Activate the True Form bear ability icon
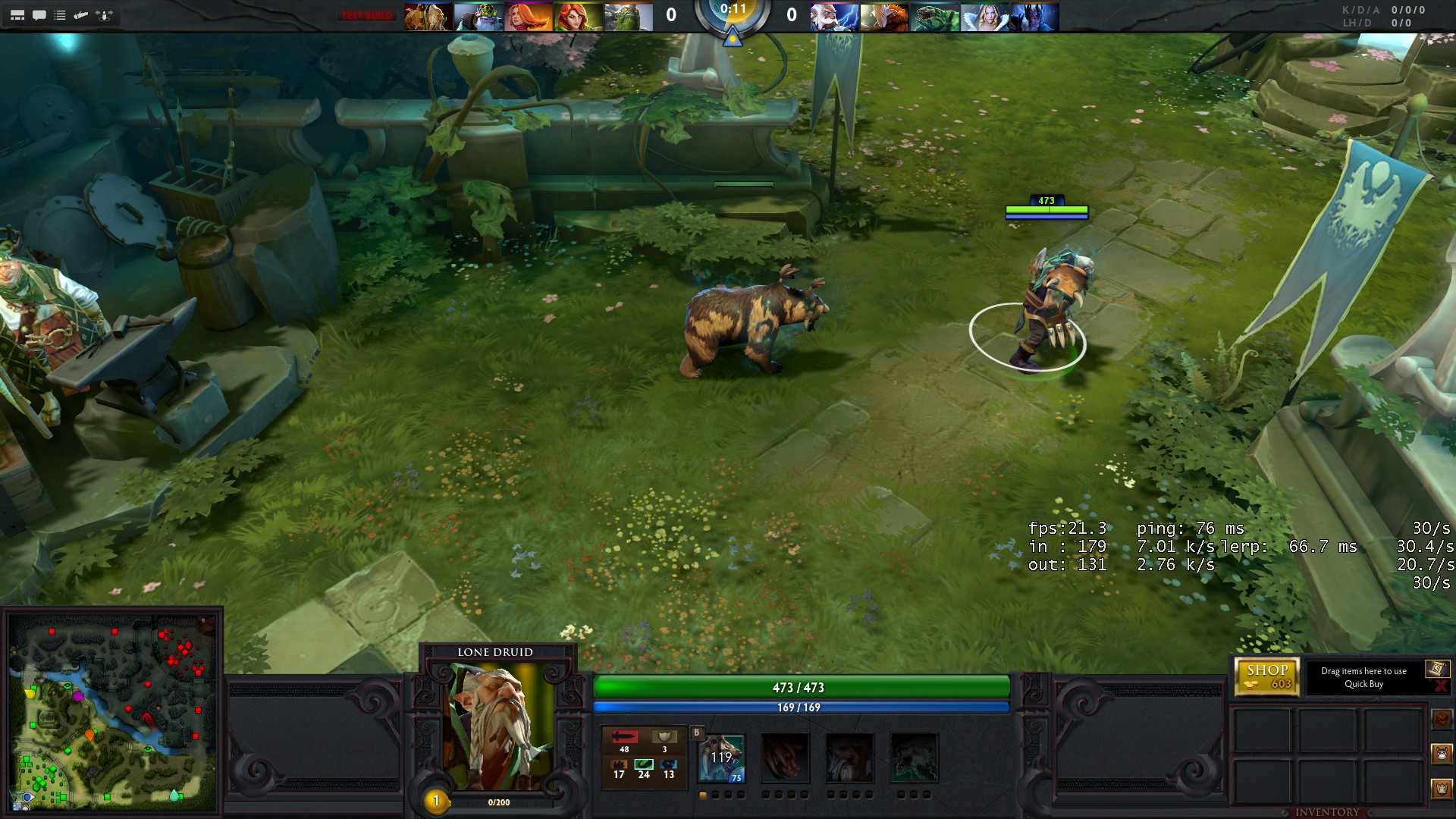Image resolution: width=1456 pixels, height=819 pixels. click(x=914, y=758)
